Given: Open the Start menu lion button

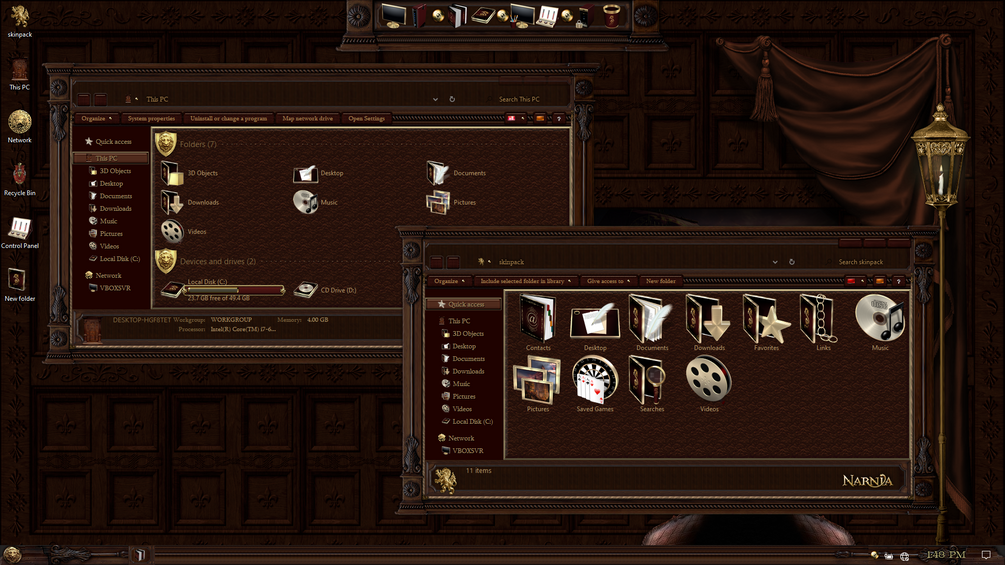Looking at the screenshot, I should click(x=12, y=554).
